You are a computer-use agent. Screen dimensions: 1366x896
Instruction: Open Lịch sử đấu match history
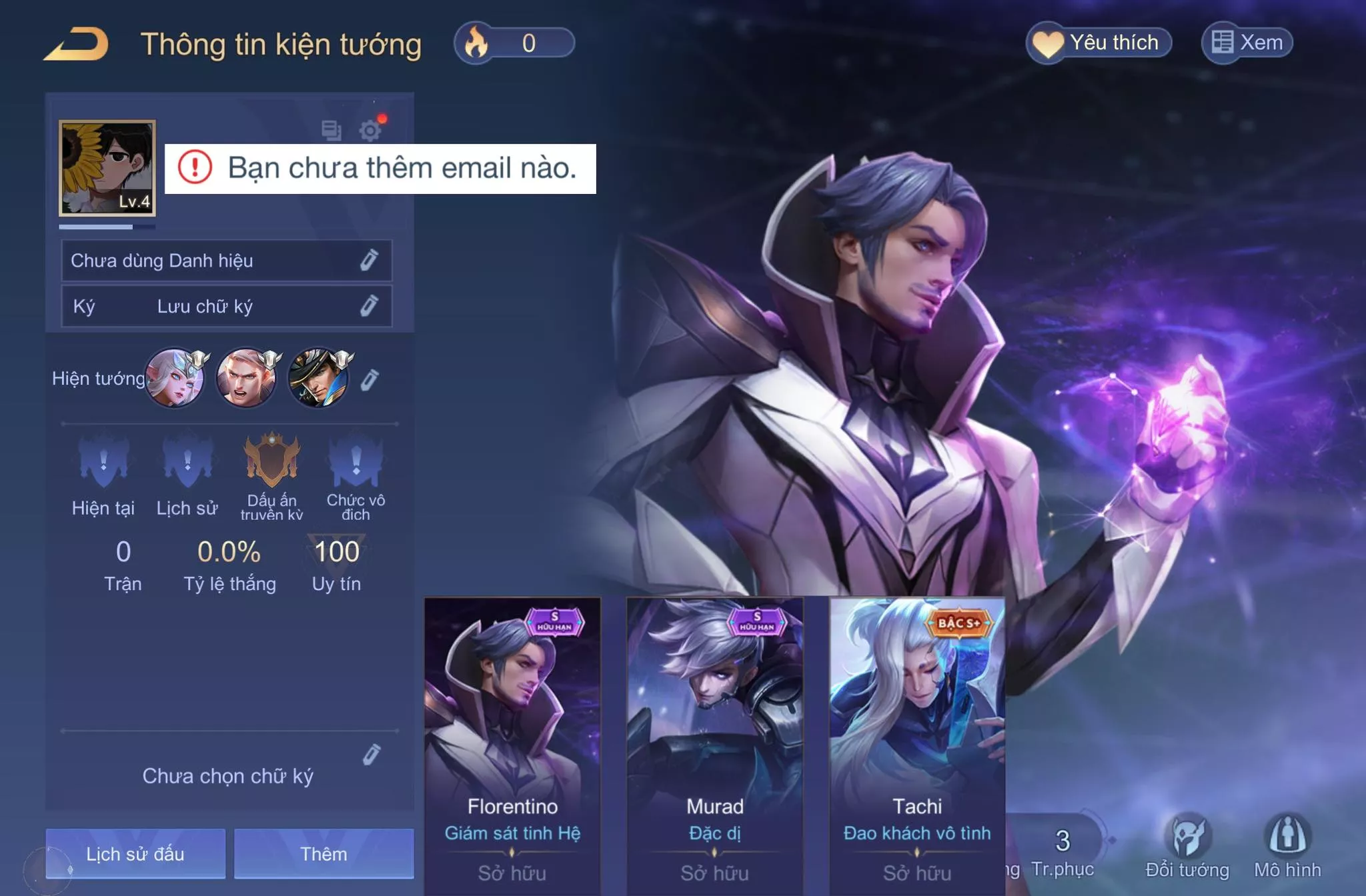click(x=135, y=853)
